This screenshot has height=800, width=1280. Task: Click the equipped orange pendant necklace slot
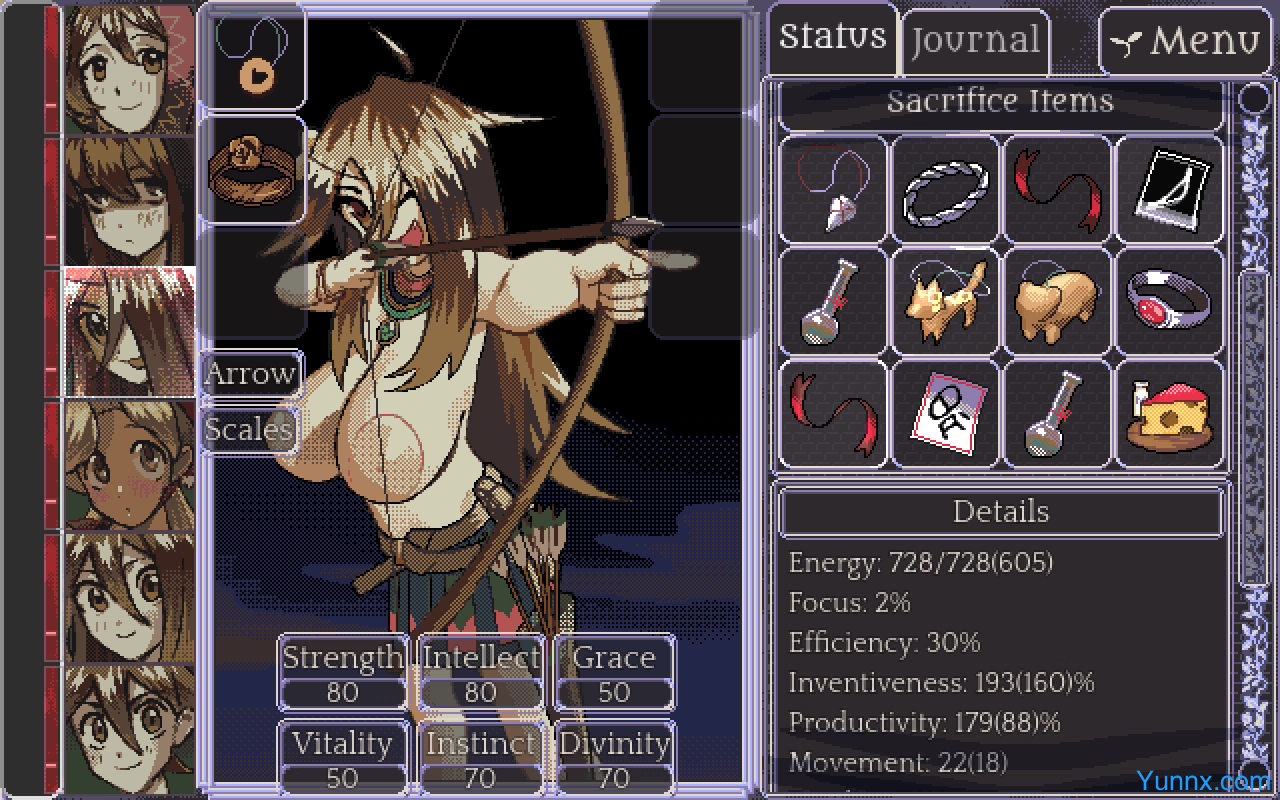[253, 59]
